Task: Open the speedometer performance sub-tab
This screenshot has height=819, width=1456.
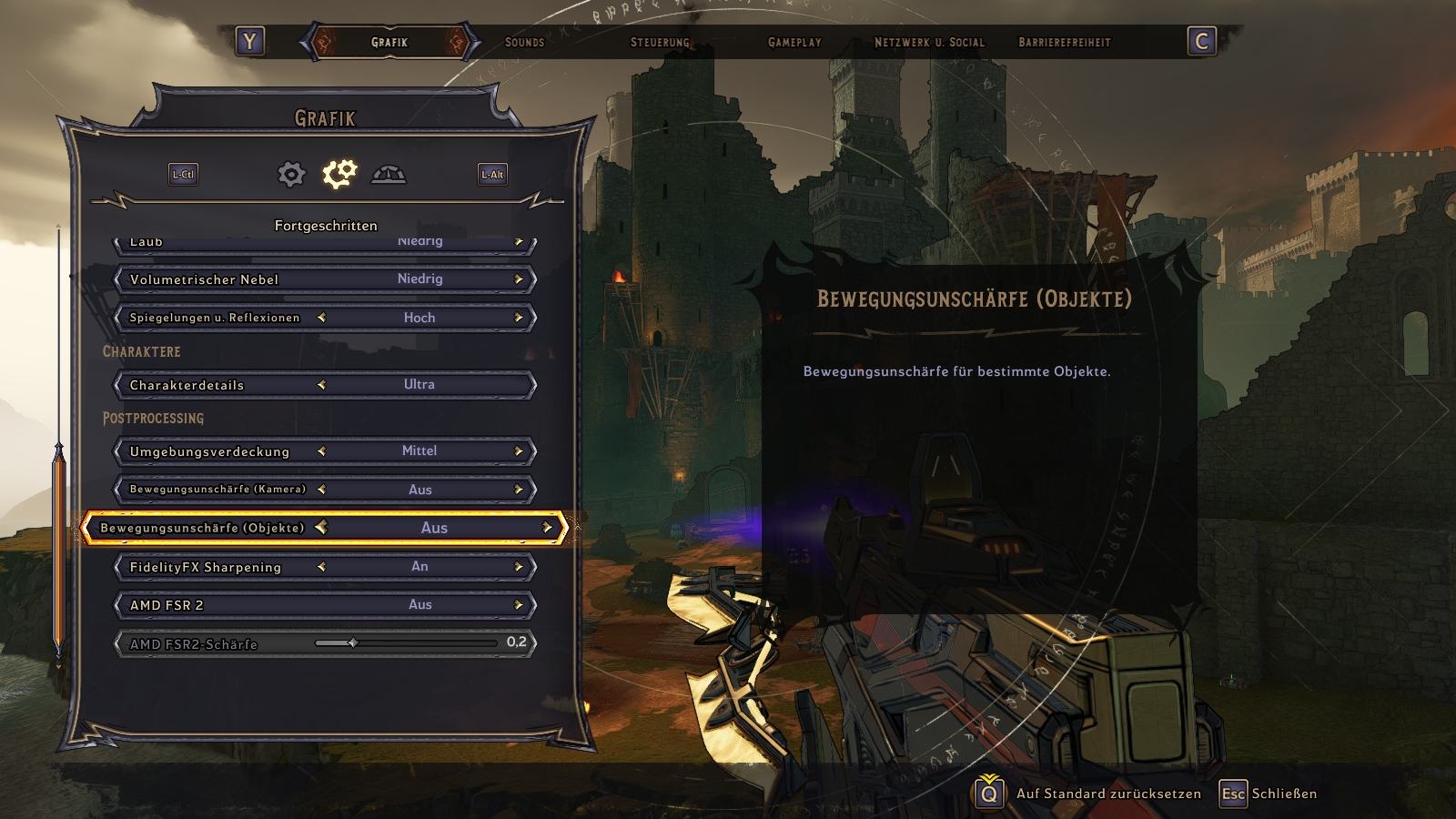Action: pos(389,174)
